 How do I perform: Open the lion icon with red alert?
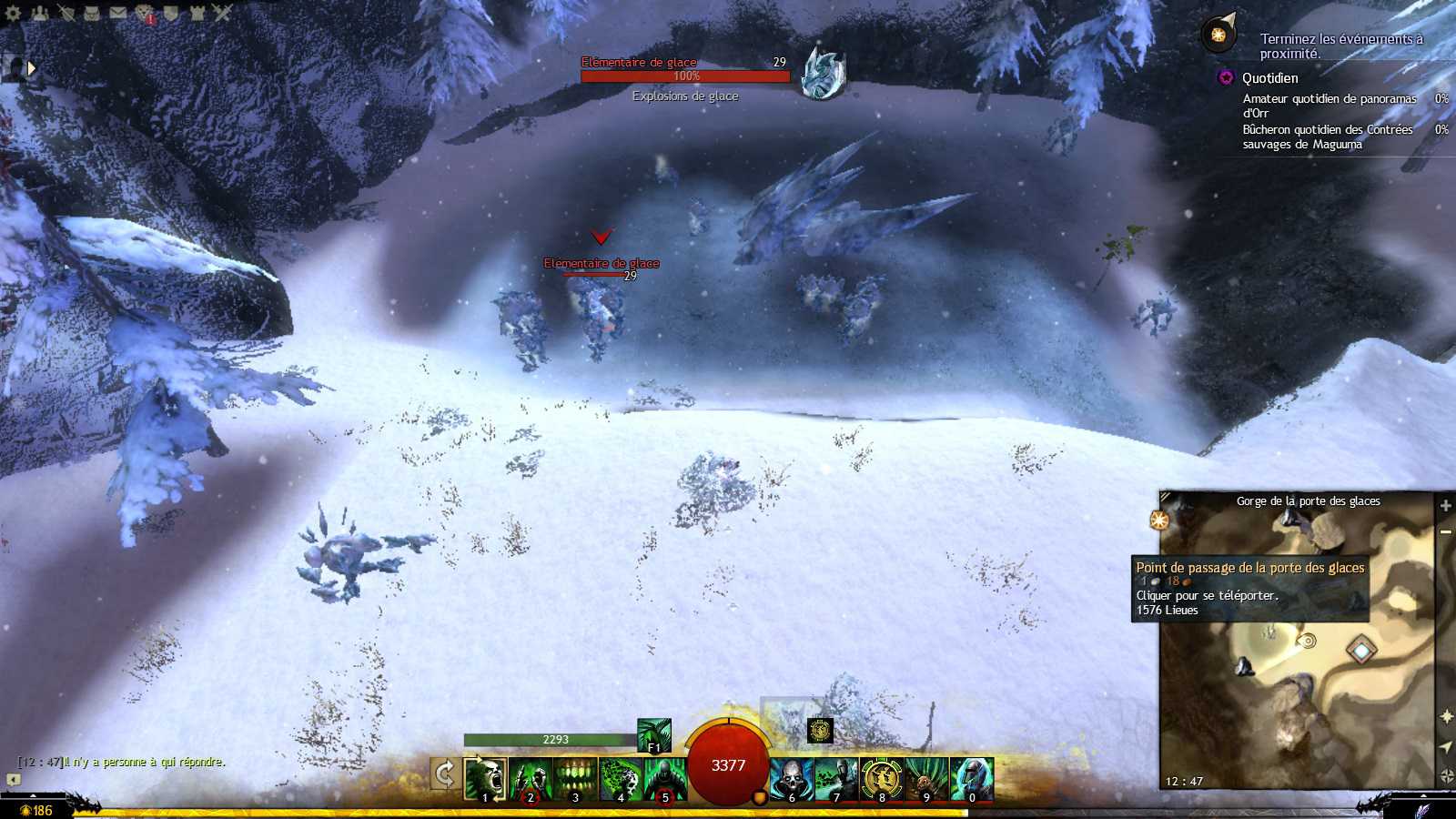145,13
